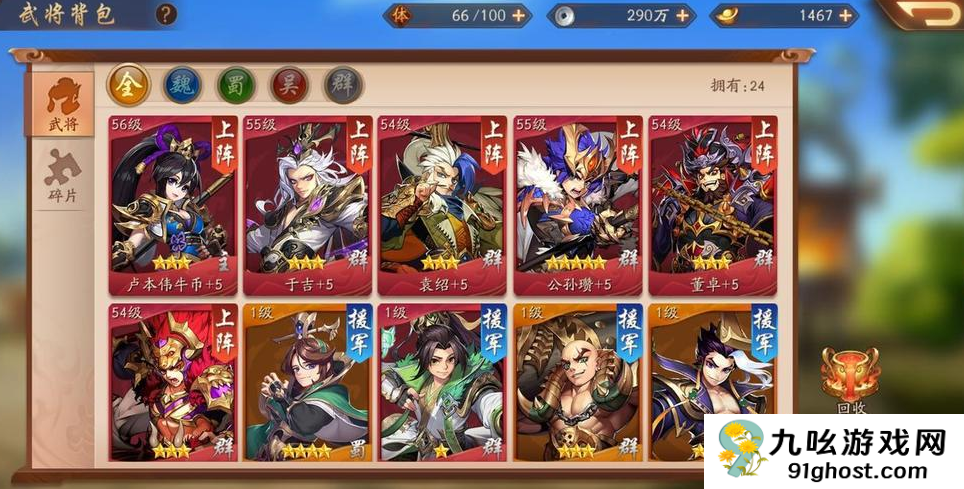Viewport: 964px width, 489px height.
Task: Show all factions with the 全 filter
Action: 127,85
